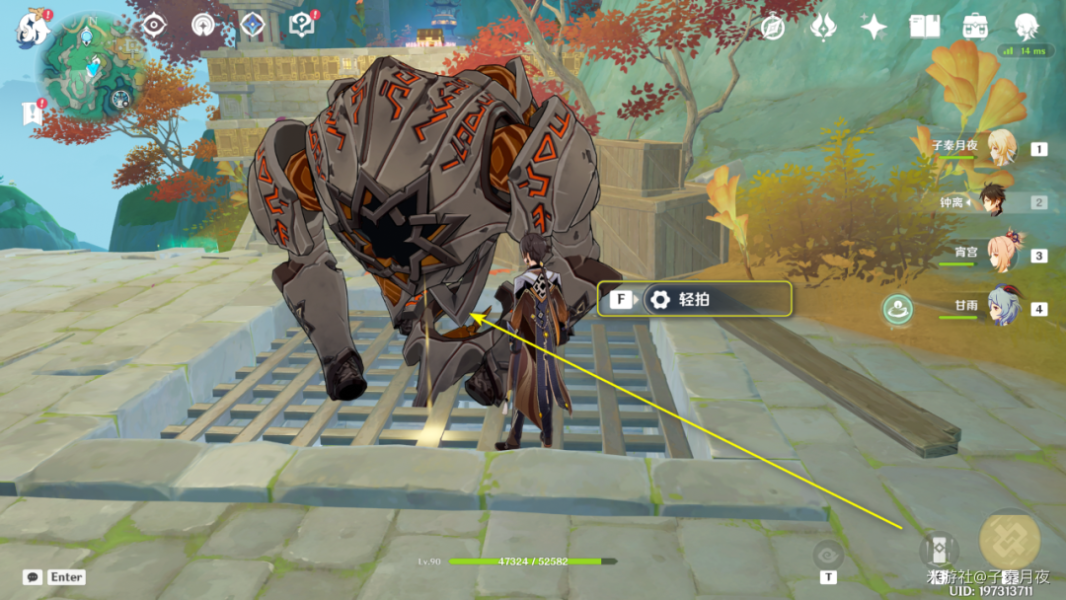The height and width of the screenshot is (600, 1066).
Task: Open the chat box with Enter label
Action: point(55,577)
